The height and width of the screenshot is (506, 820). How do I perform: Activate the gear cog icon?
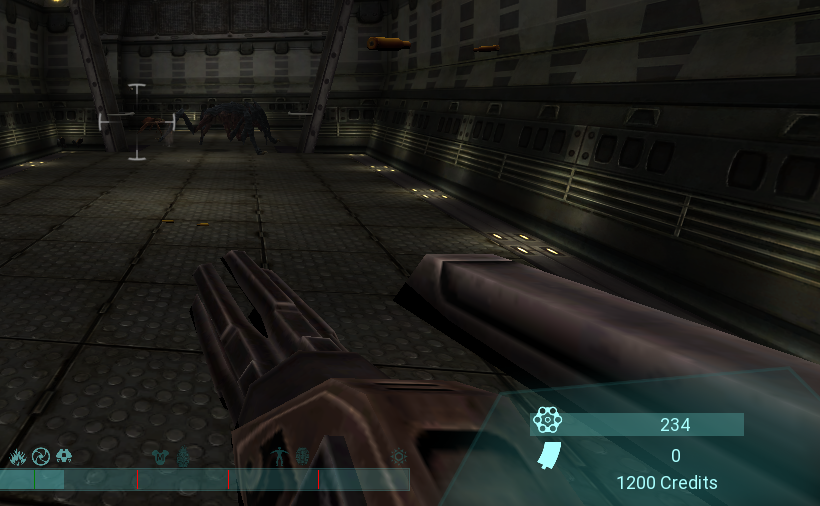pyautogui.click(x=399, y=457)
